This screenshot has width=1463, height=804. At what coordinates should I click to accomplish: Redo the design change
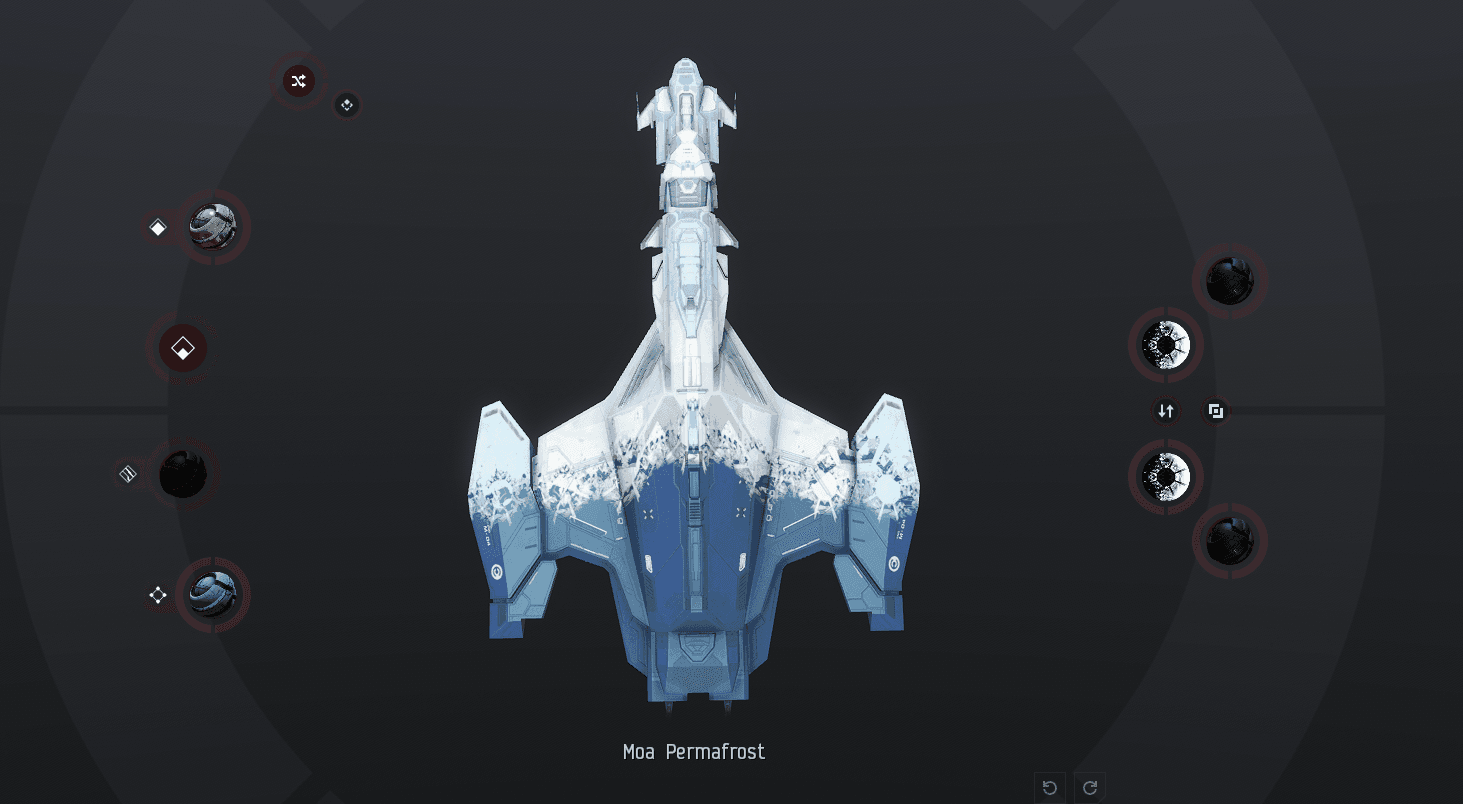point(1090,787)
